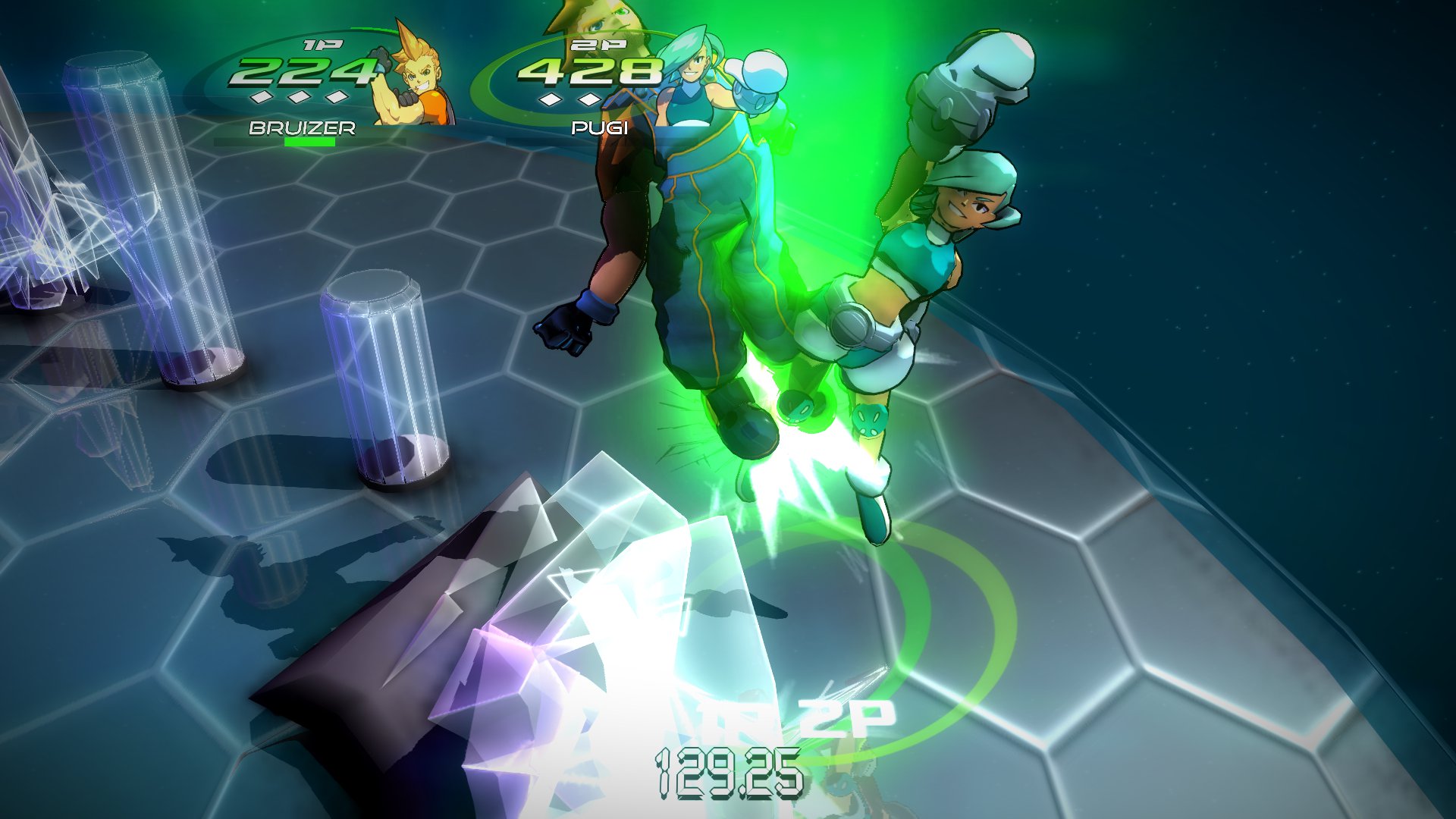Toggle the green segment of Bruizer's charge bar
Image resolution: width=1456 pixels, height=819 pixels.
309,141
